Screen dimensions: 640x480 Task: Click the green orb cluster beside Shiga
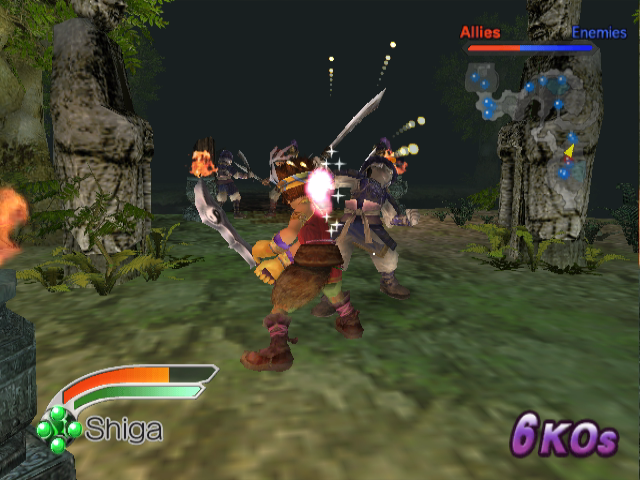pyautogui.click(x=59, y=428)
